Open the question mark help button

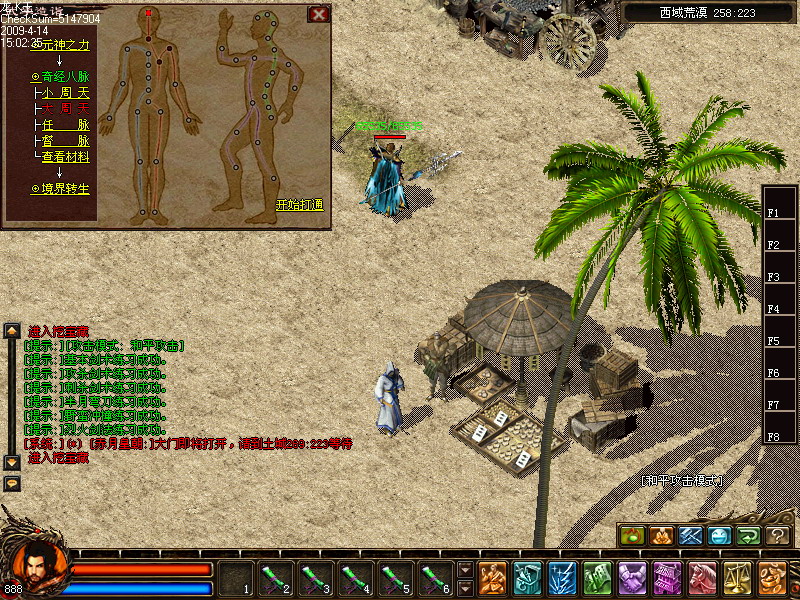pos(778,536)
